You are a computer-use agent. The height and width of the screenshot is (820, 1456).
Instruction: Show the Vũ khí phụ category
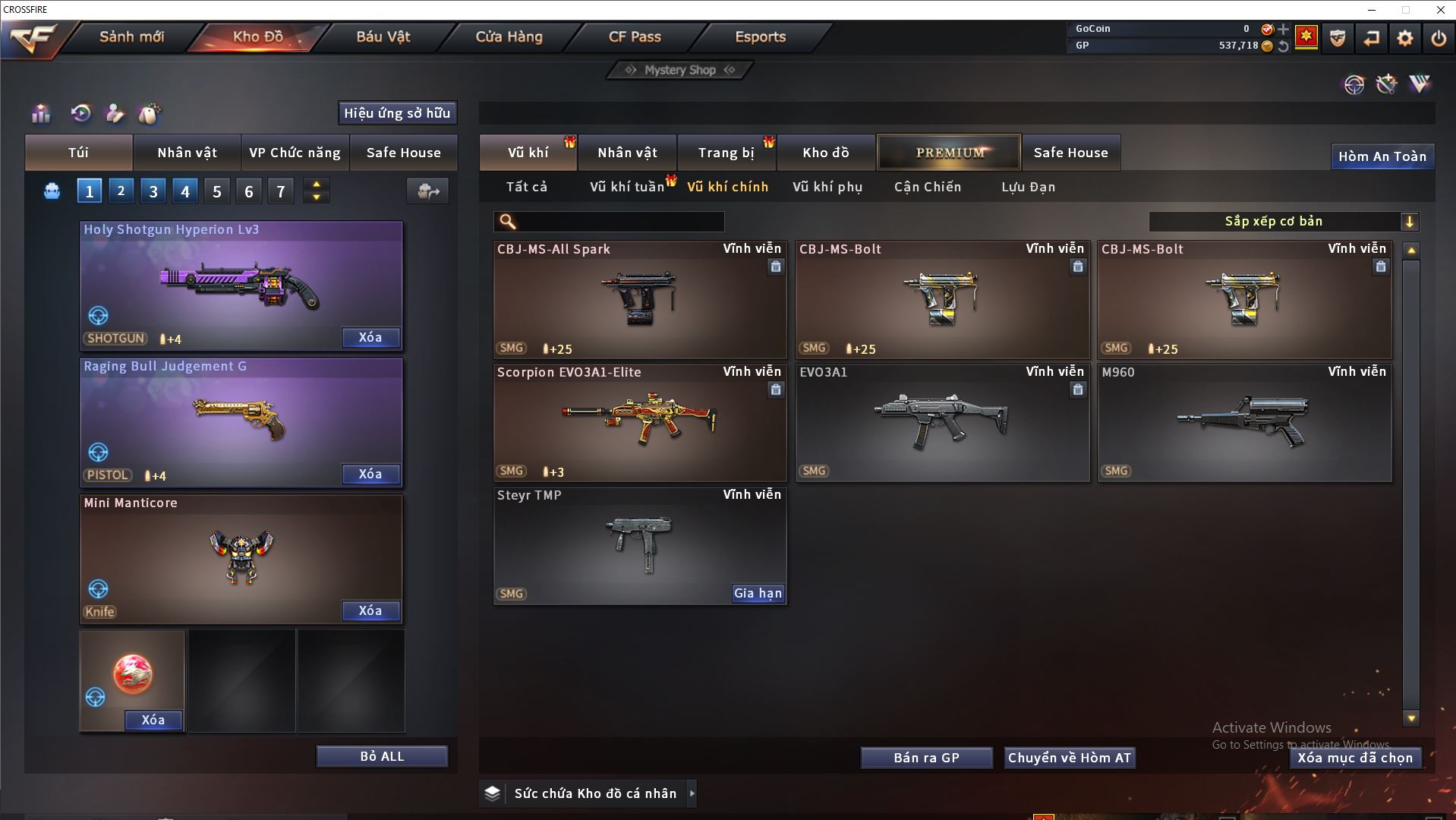tap(827, 187)
